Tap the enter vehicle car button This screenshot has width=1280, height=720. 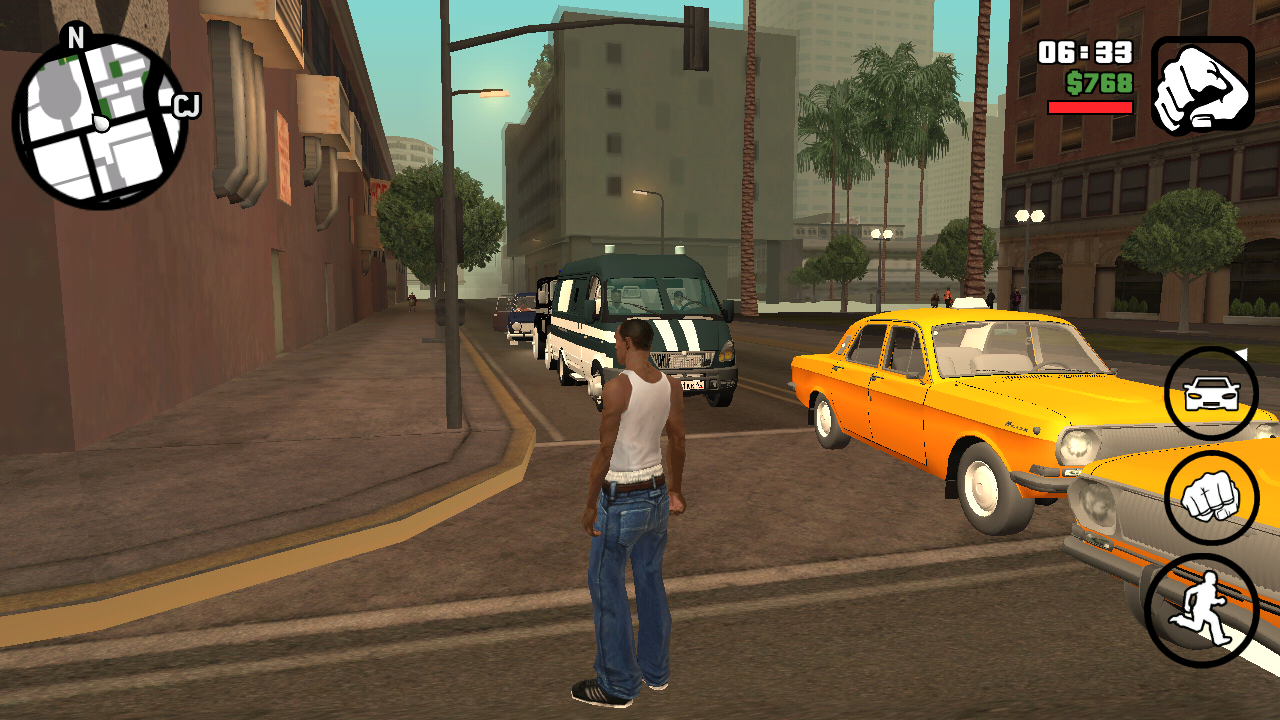1211,394
